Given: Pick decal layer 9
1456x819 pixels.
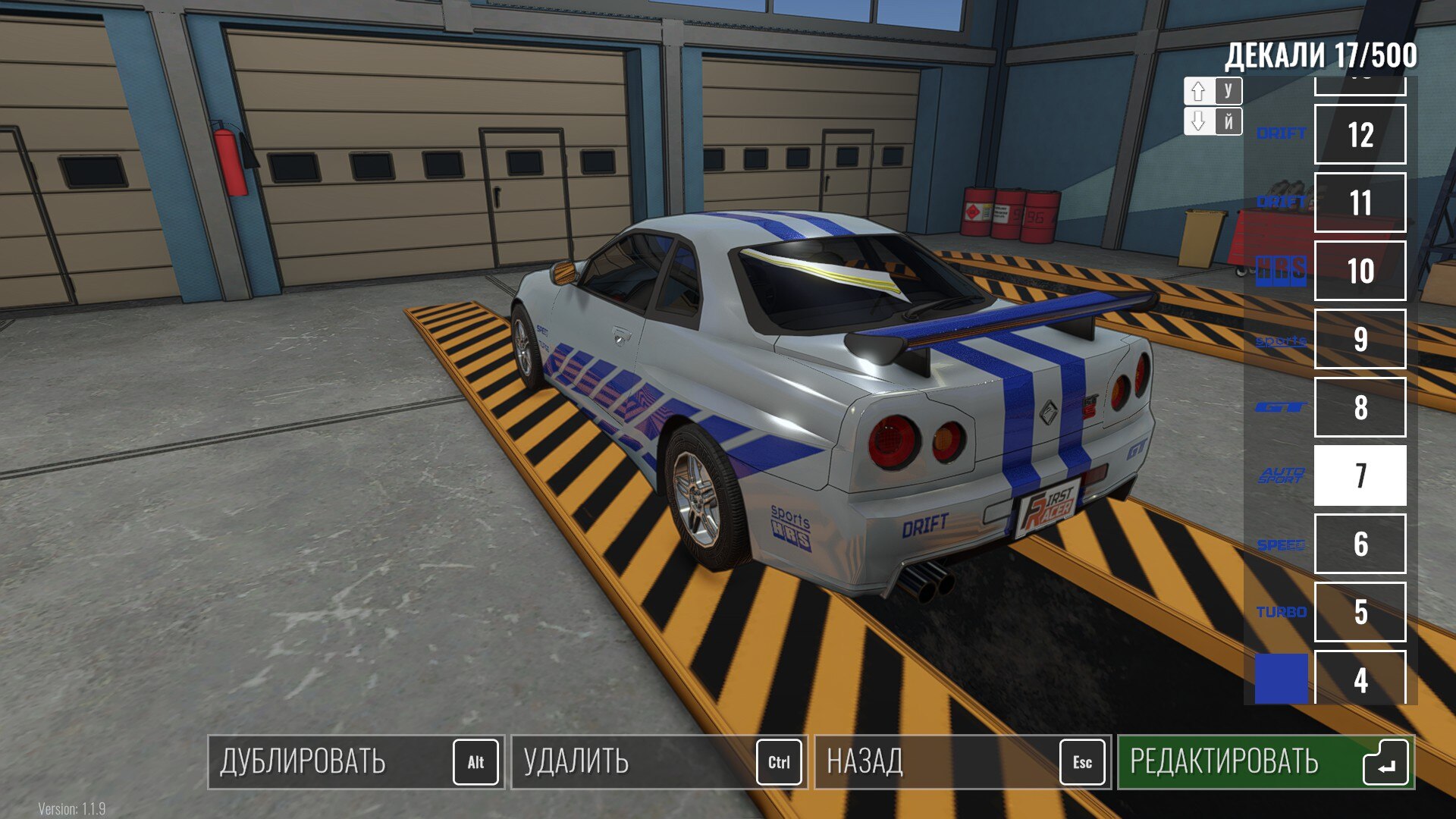Looking at the screenshot, I should coord(1360,339).
